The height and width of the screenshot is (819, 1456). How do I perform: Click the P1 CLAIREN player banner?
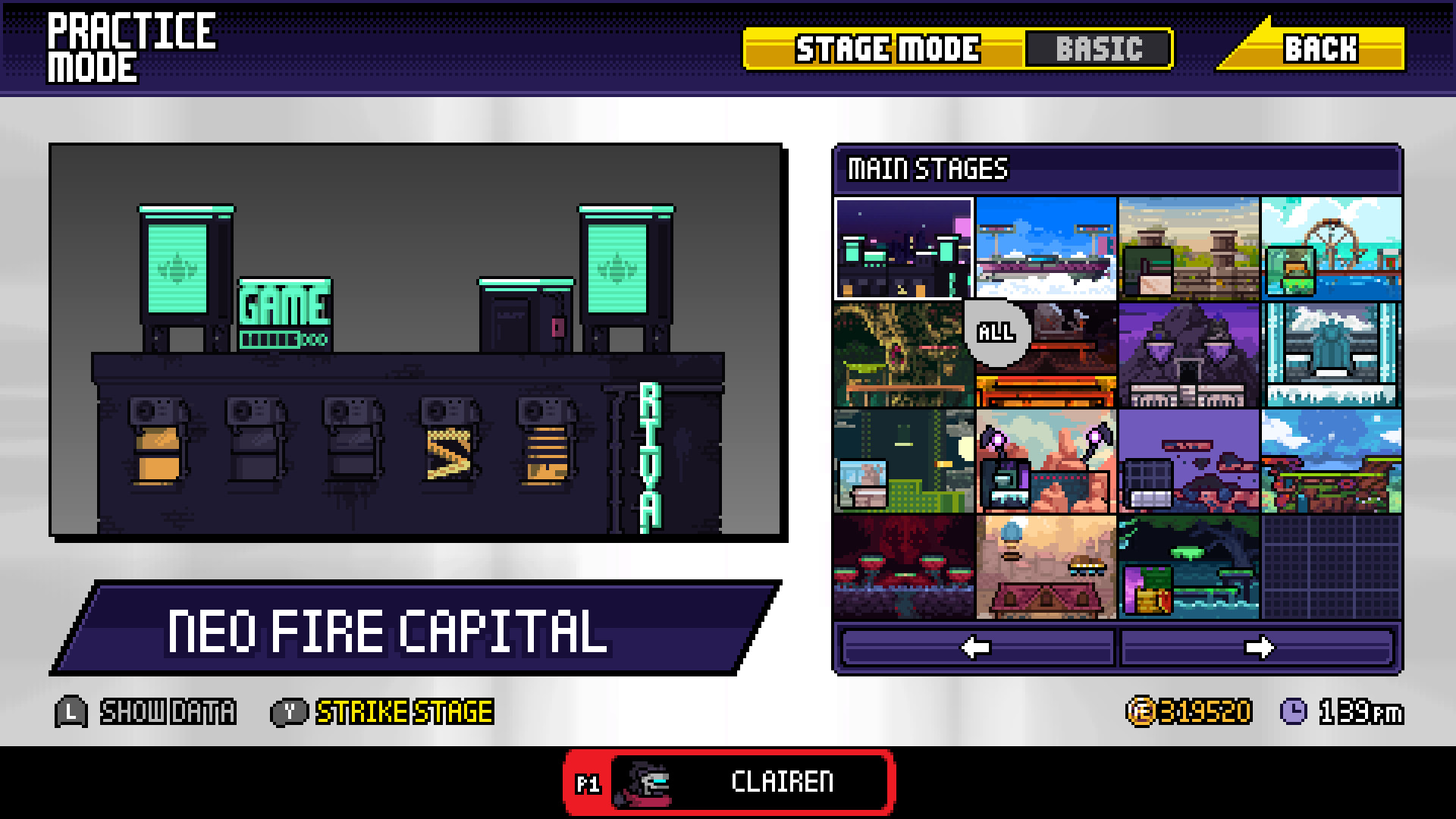pos(728,782)
